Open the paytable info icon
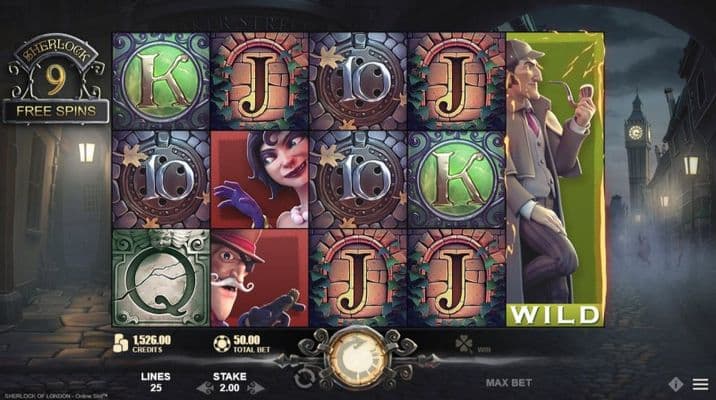 pos(676,384)
